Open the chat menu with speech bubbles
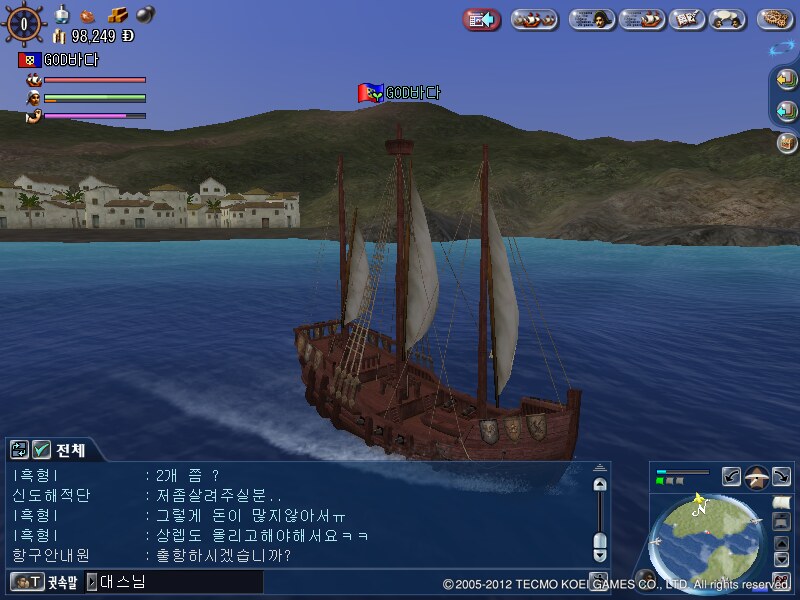The width and height of the screenshot is (800, 600). [x=730, y=19]
